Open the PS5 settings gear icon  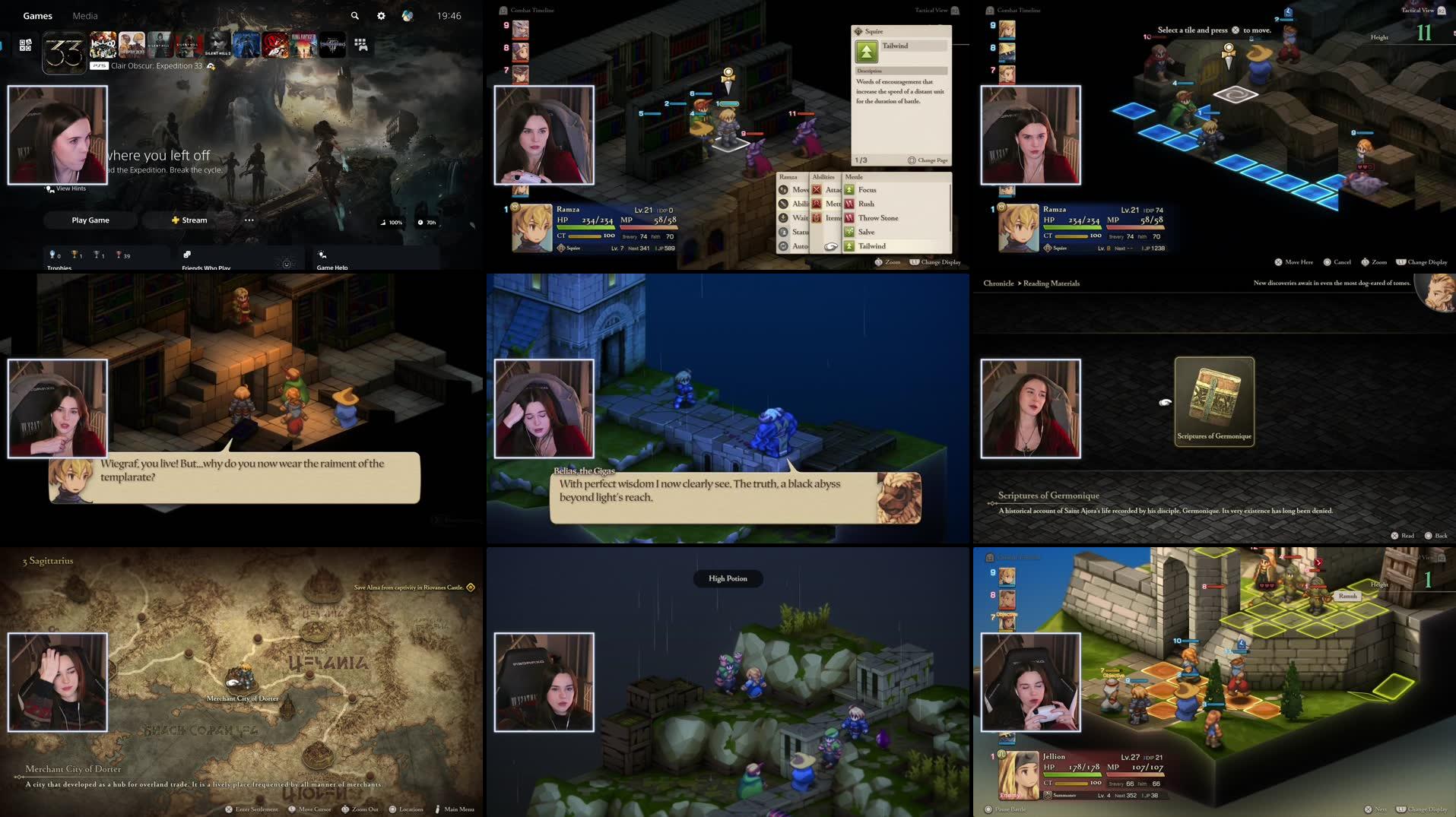(380, 15)
